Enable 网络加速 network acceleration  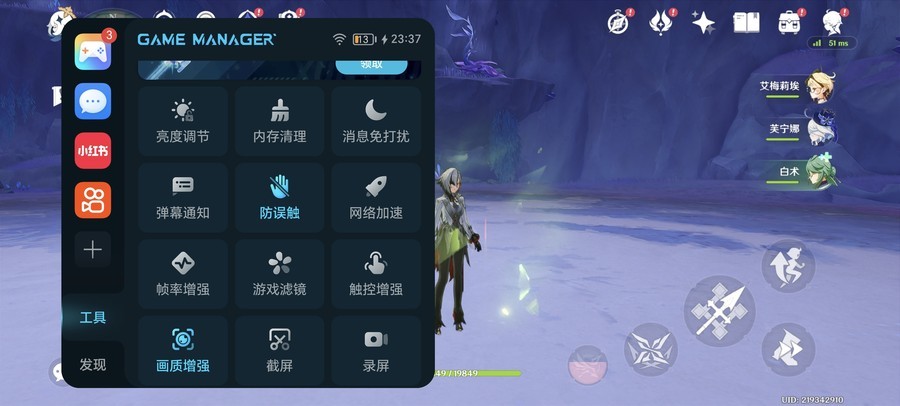[376, 197]
